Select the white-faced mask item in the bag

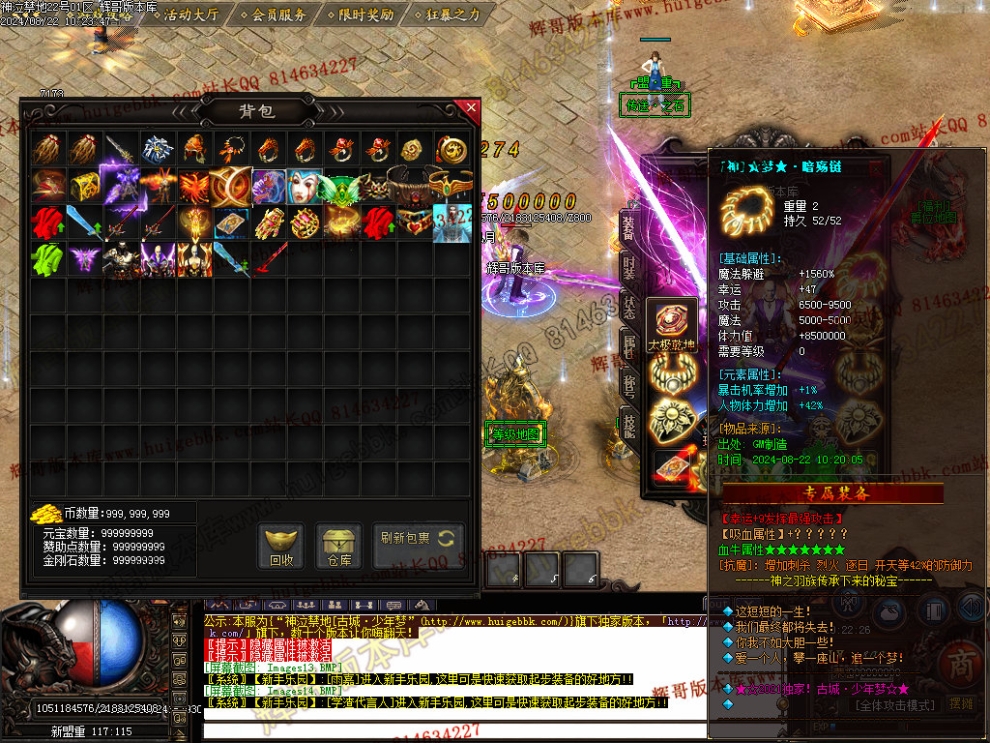(305, 186)
